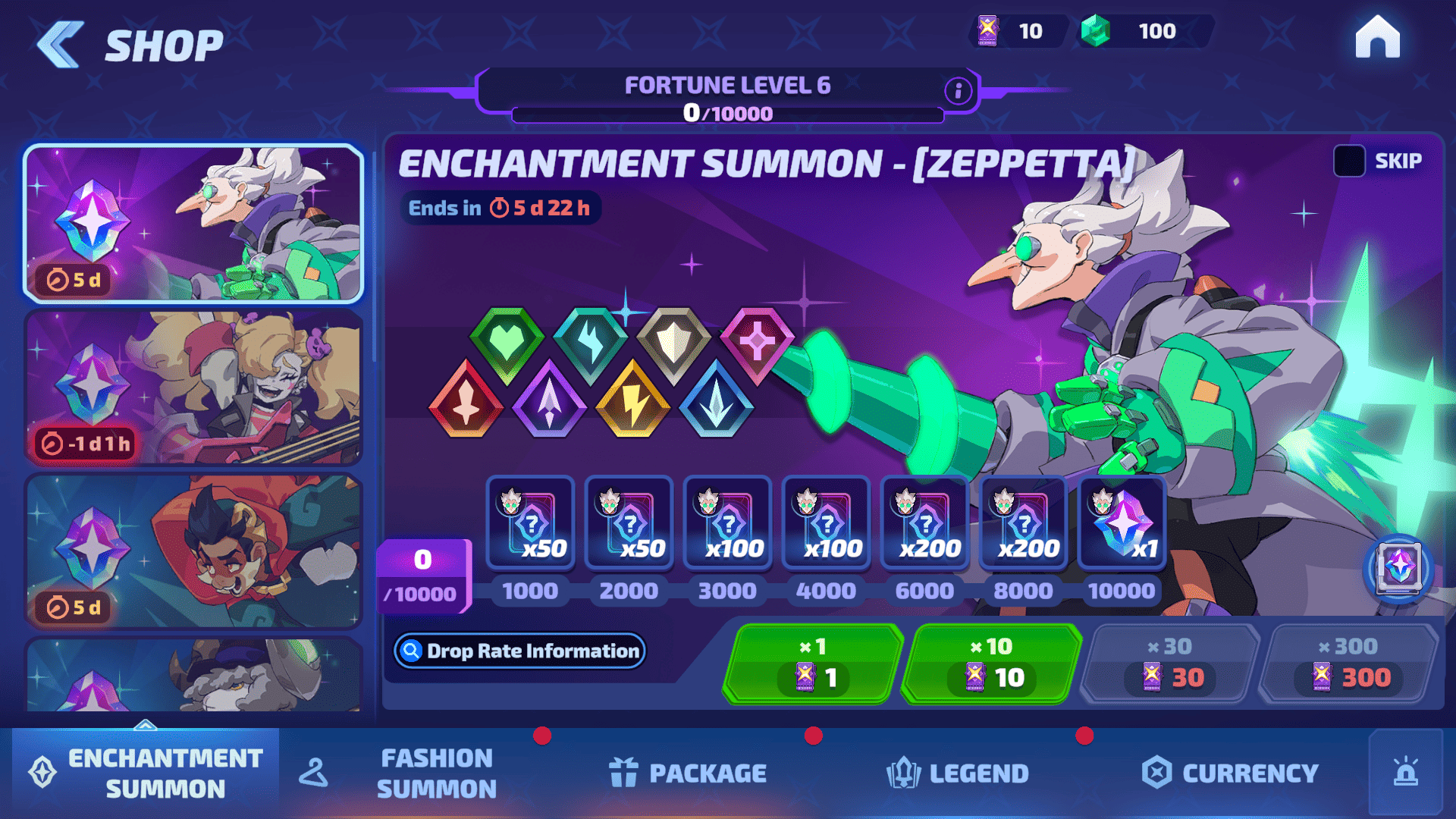Switch to the Legend tab
This screenshot has width=1456, height=819.
tap(958, 773)
